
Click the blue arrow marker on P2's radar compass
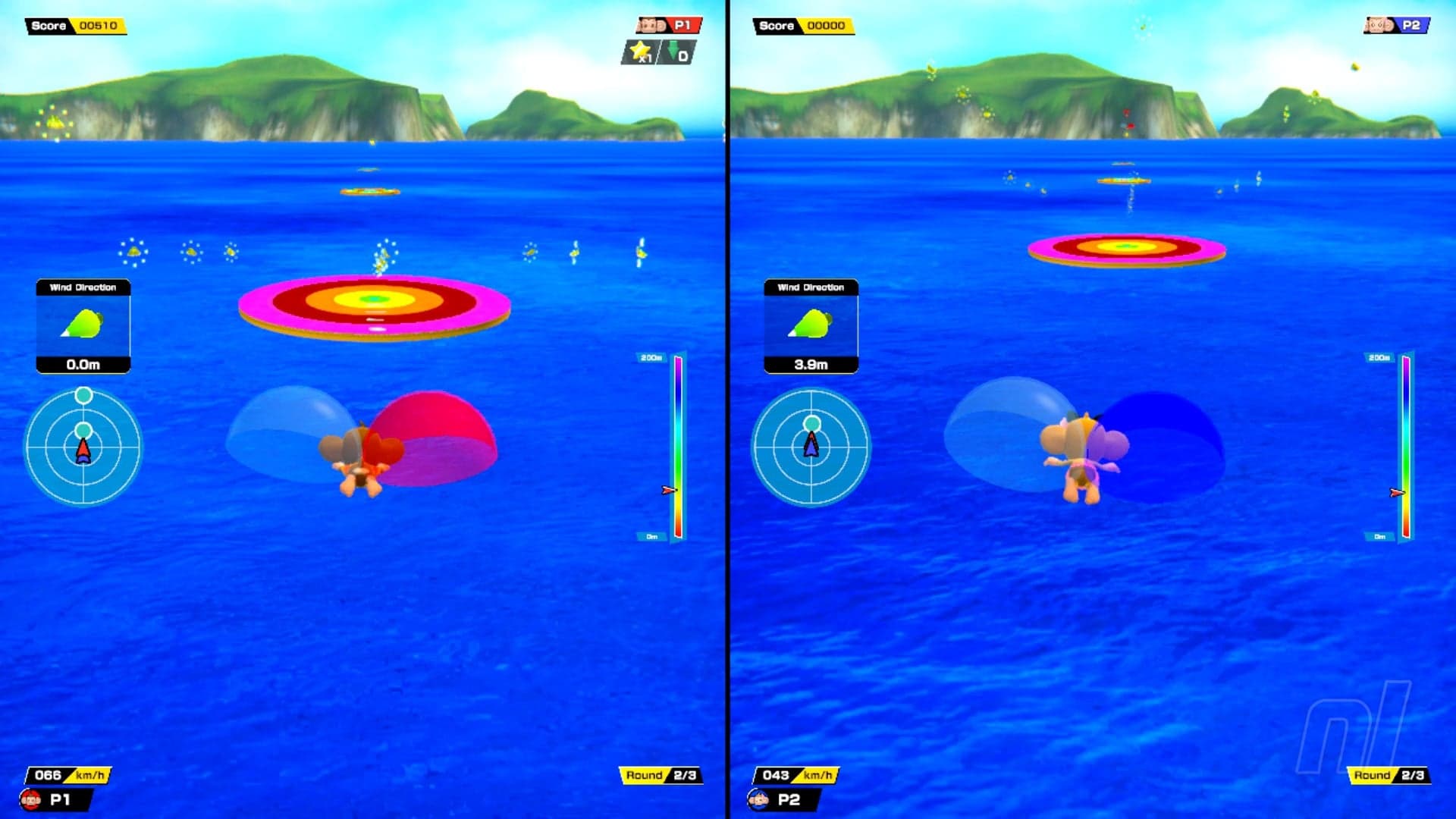[811, 447]
